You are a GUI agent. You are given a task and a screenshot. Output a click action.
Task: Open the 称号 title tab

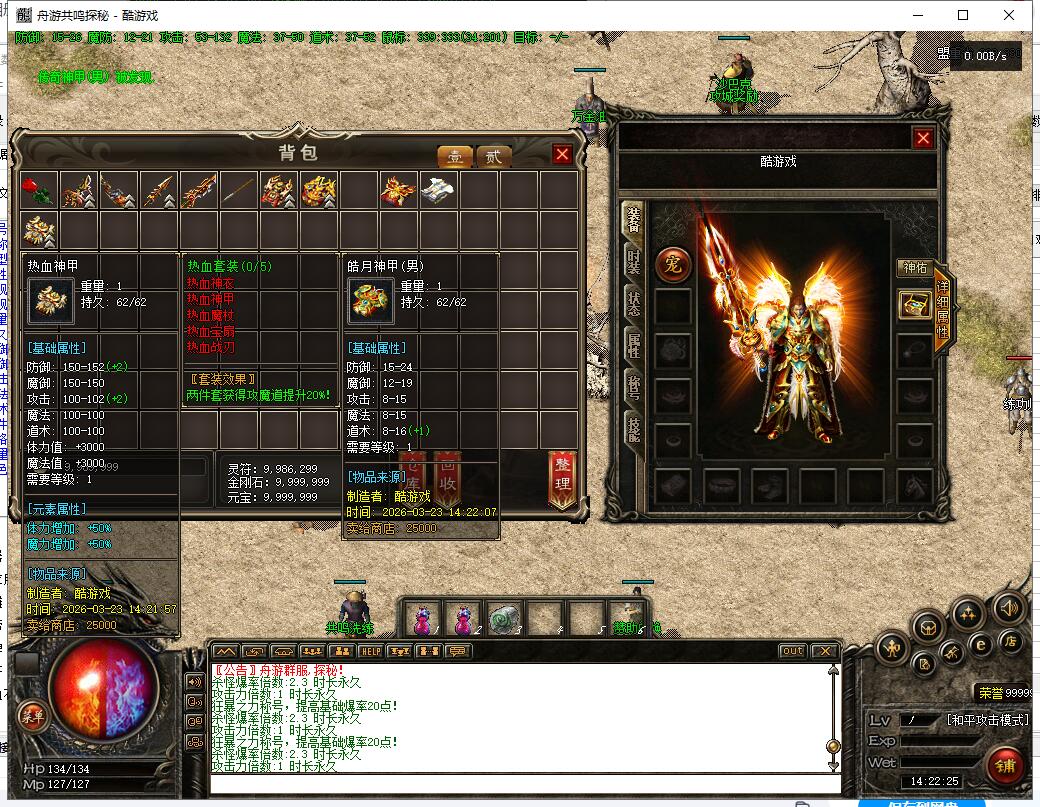point(633,388)
